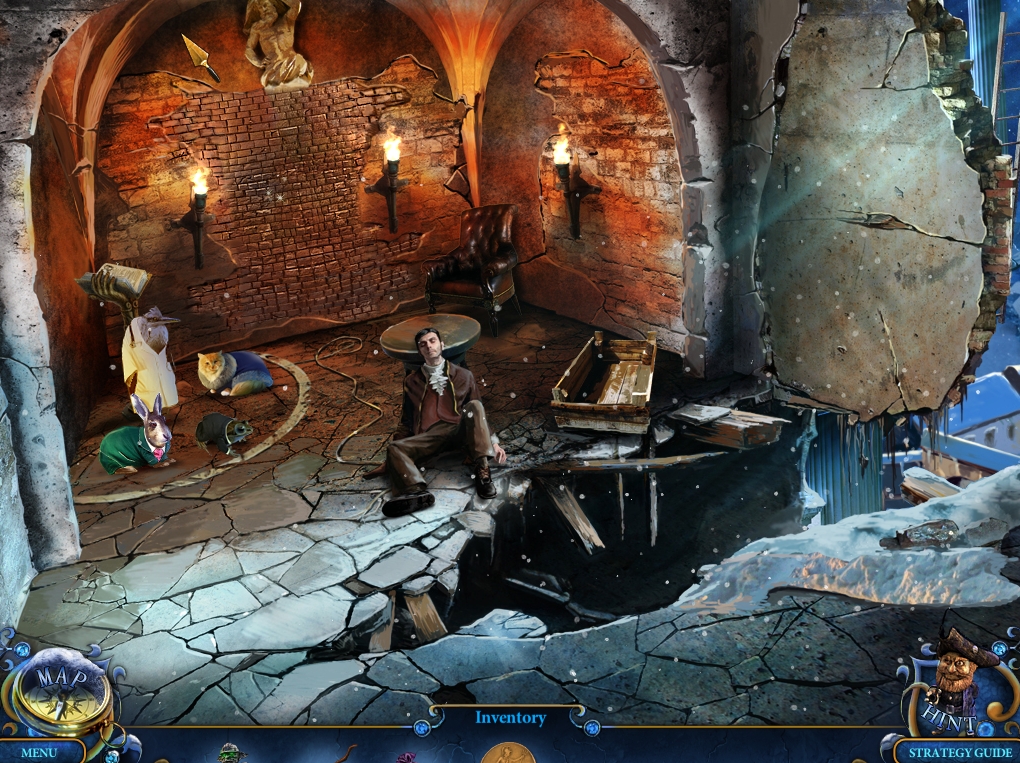Use the Hint character button

point(953,682)
